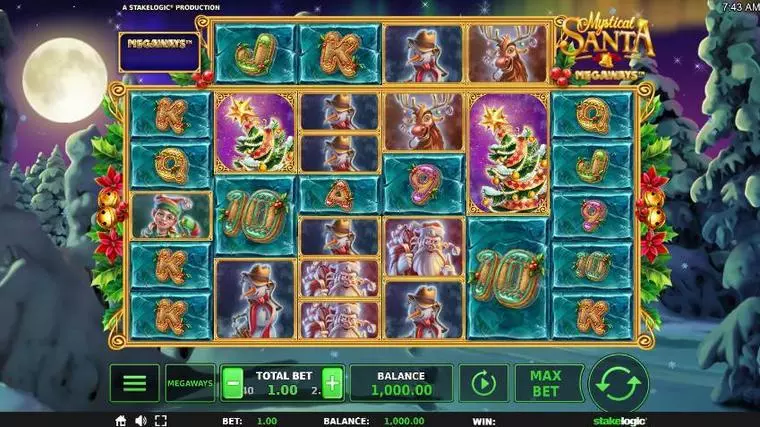
Task: Click the Megaways button in the bottom bar
Action: [x=189, y=383]
